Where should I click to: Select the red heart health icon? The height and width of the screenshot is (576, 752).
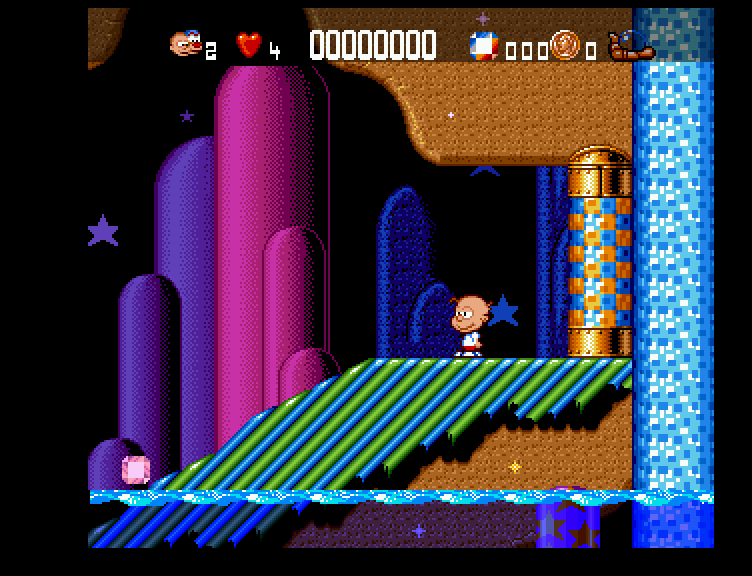click(x=248, y=45)
